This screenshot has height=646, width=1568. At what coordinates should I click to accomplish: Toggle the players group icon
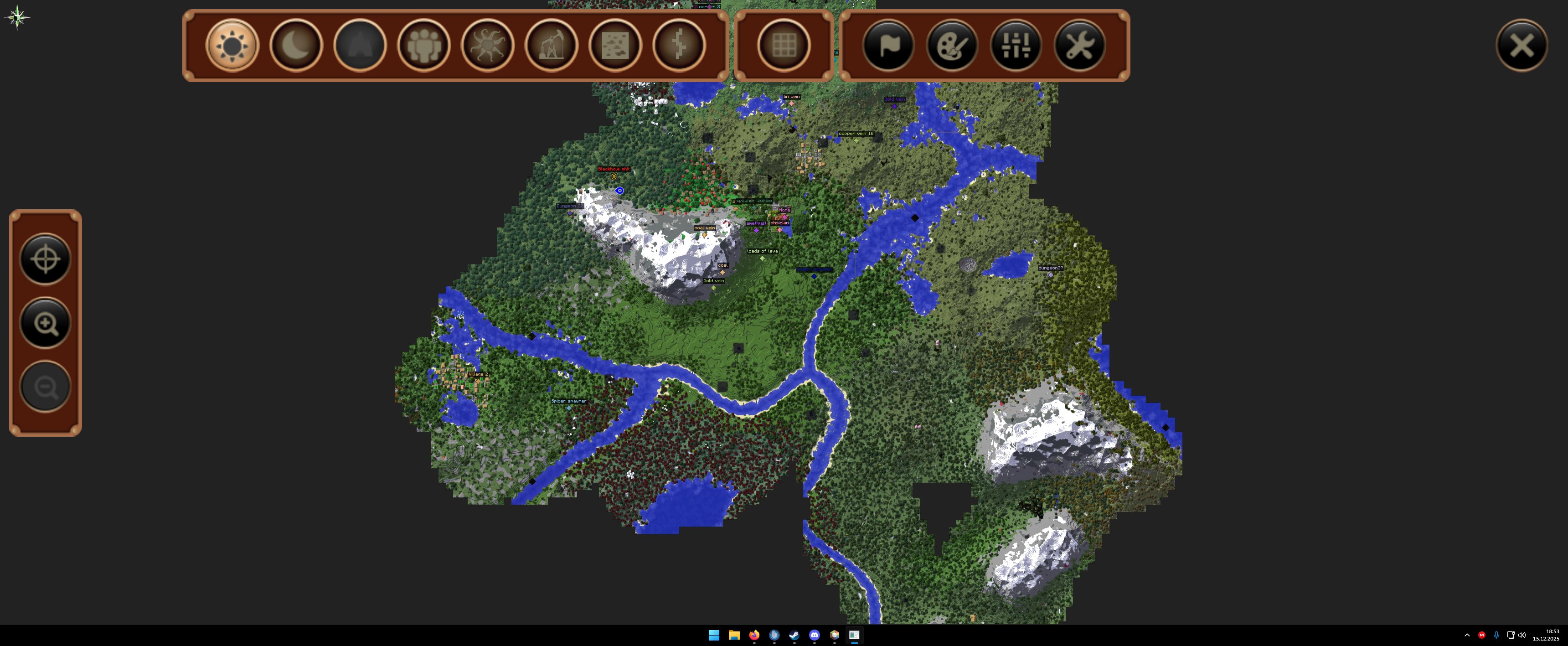pyautogui.click(x=423, y=45)
